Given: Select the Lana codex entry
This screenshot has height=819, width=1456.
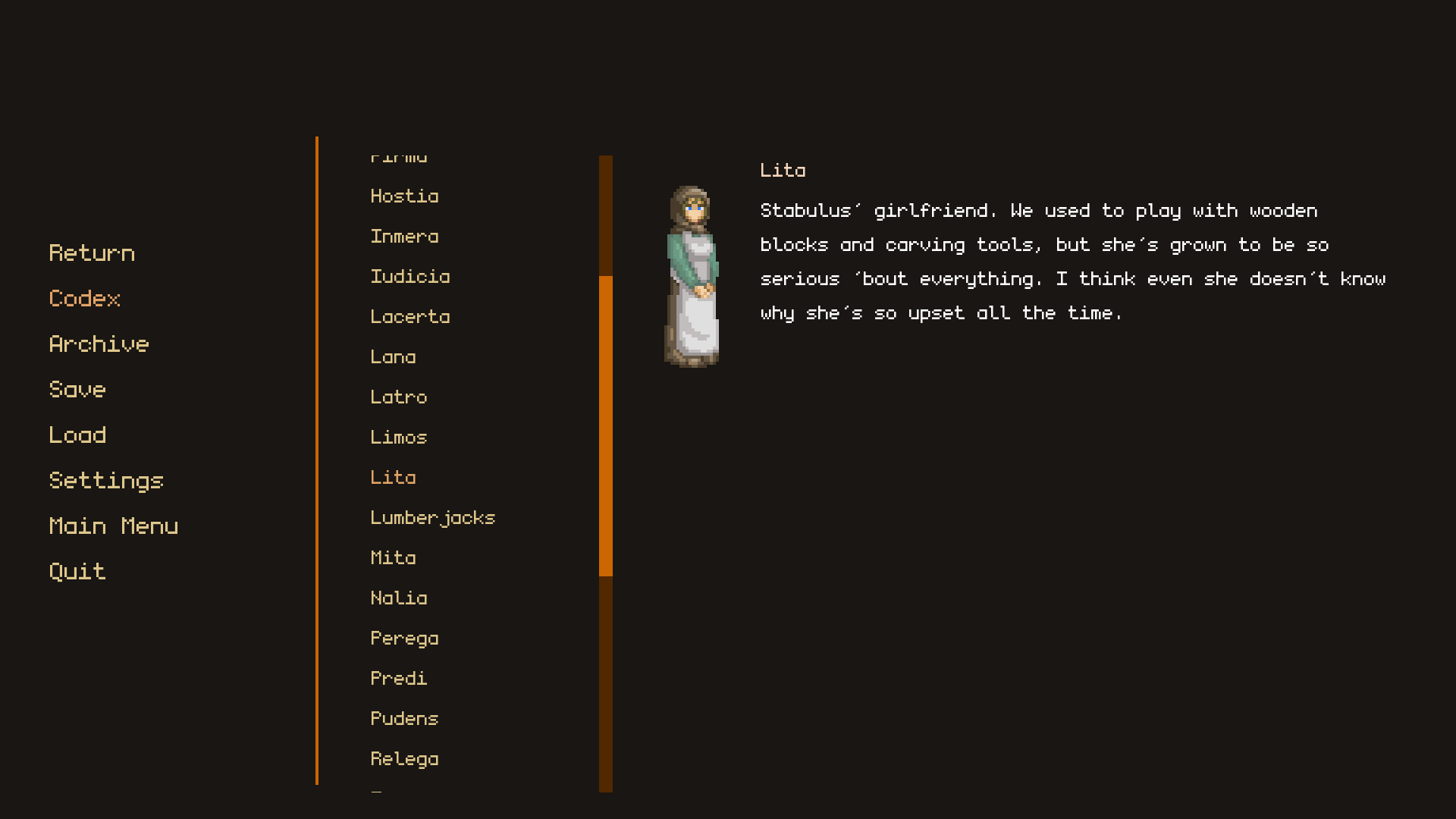Looking at the screenshot, I should (394, 356).
